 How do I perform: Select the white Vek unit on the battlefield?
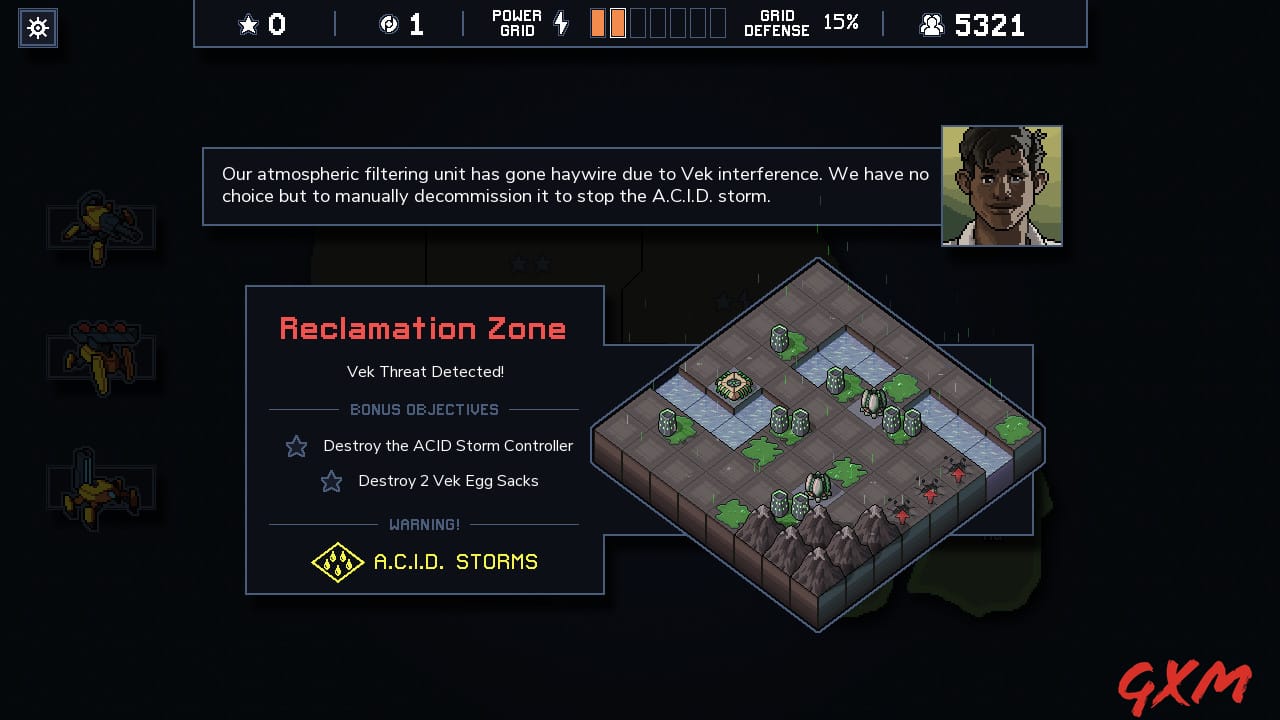pos(872,403)
